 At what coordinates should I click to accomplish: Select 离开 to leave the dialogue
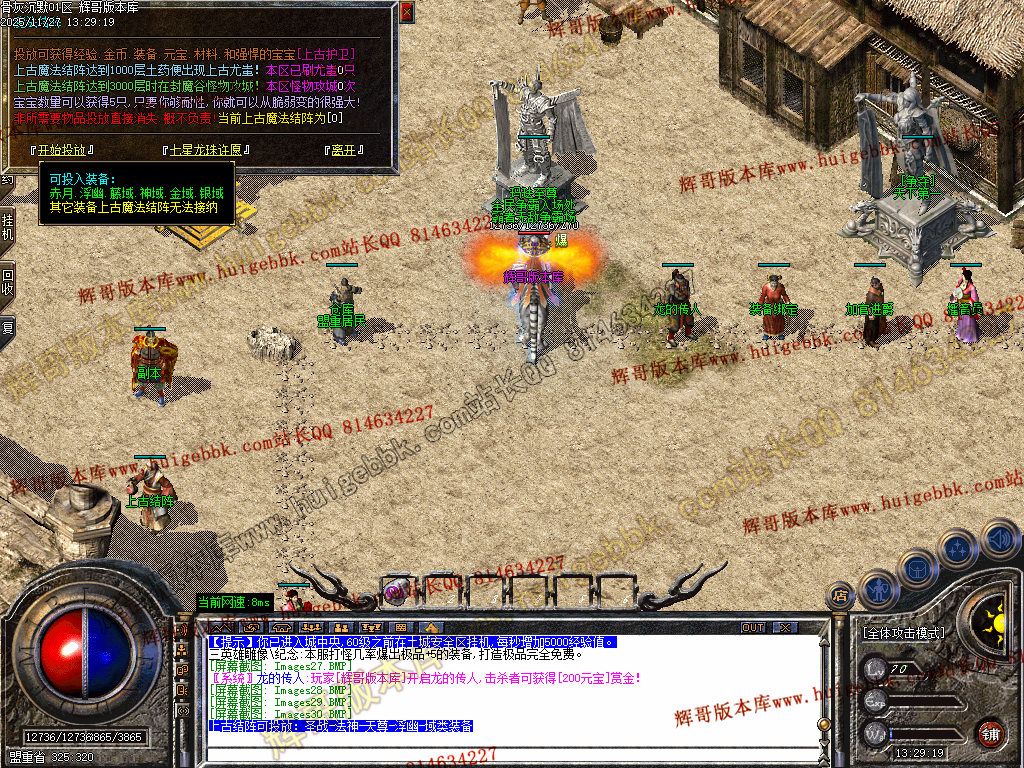(344, 151)
